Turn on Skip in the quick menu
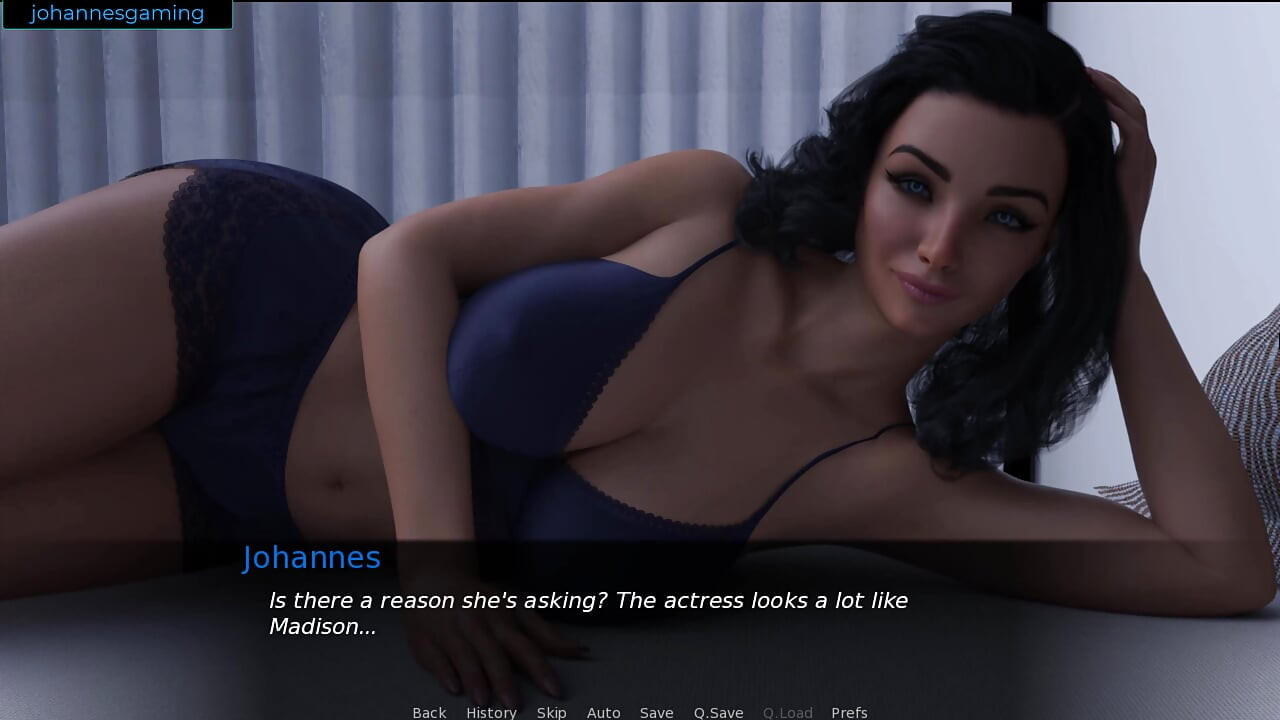The image size is (1280, 720). tap(551, 712)
